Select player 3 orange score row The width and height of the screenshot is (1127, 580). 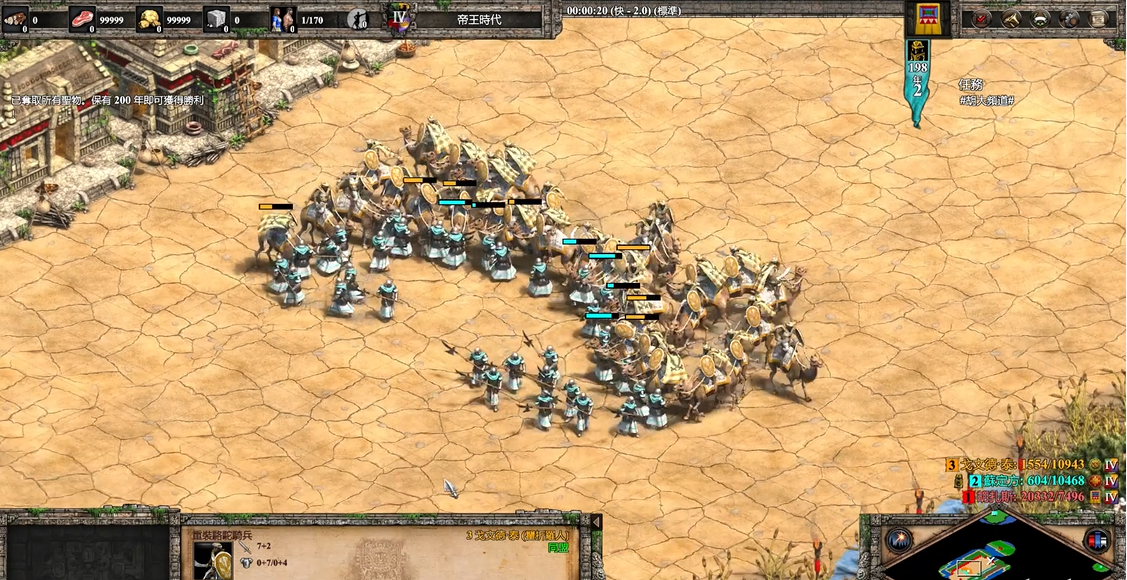[1022, 465]
